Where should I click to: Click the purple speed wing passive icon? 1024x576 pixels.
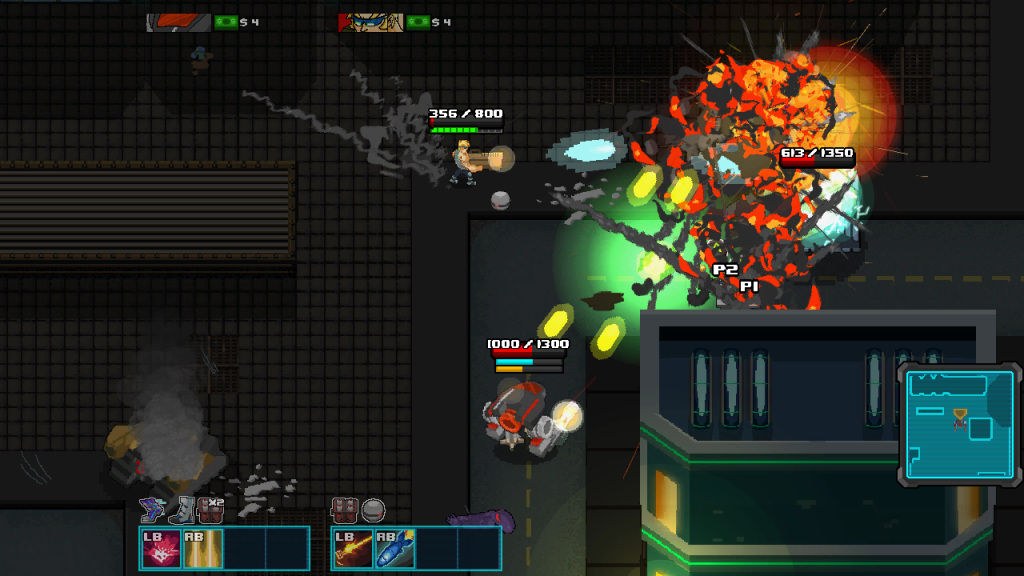152,510
